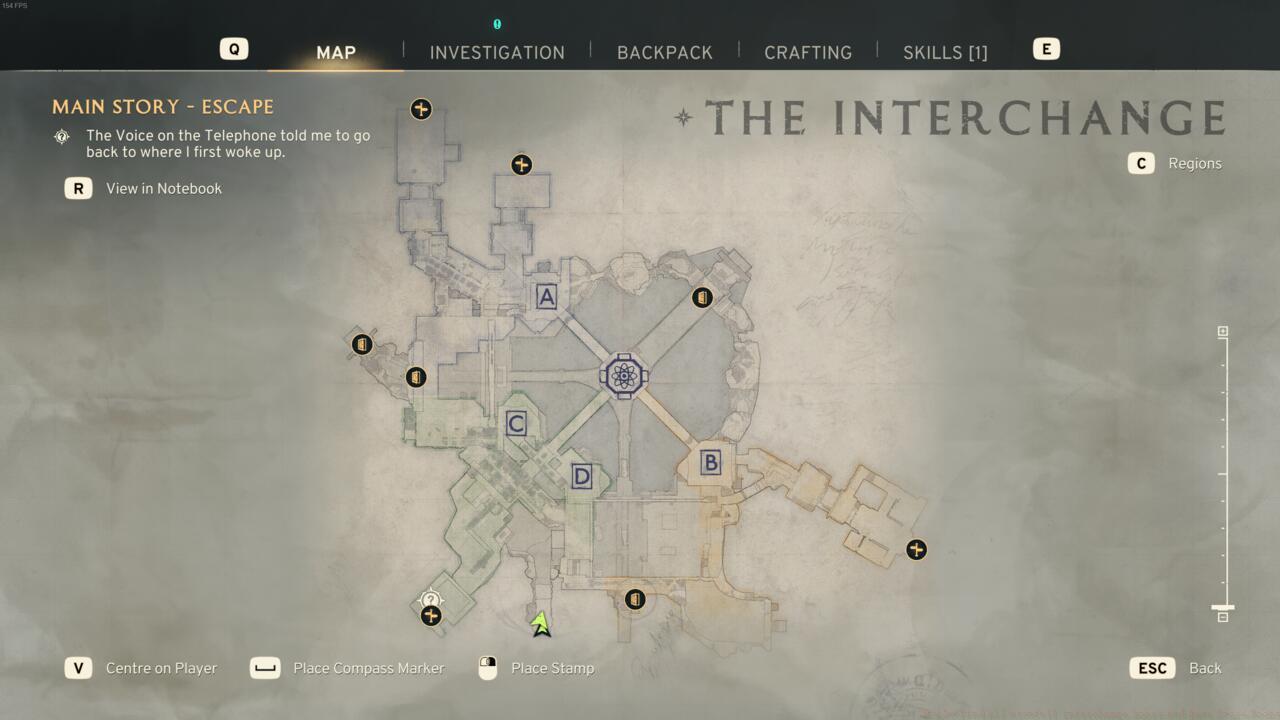Click the exit marker at the very top of the map

[x=421, y=109]
